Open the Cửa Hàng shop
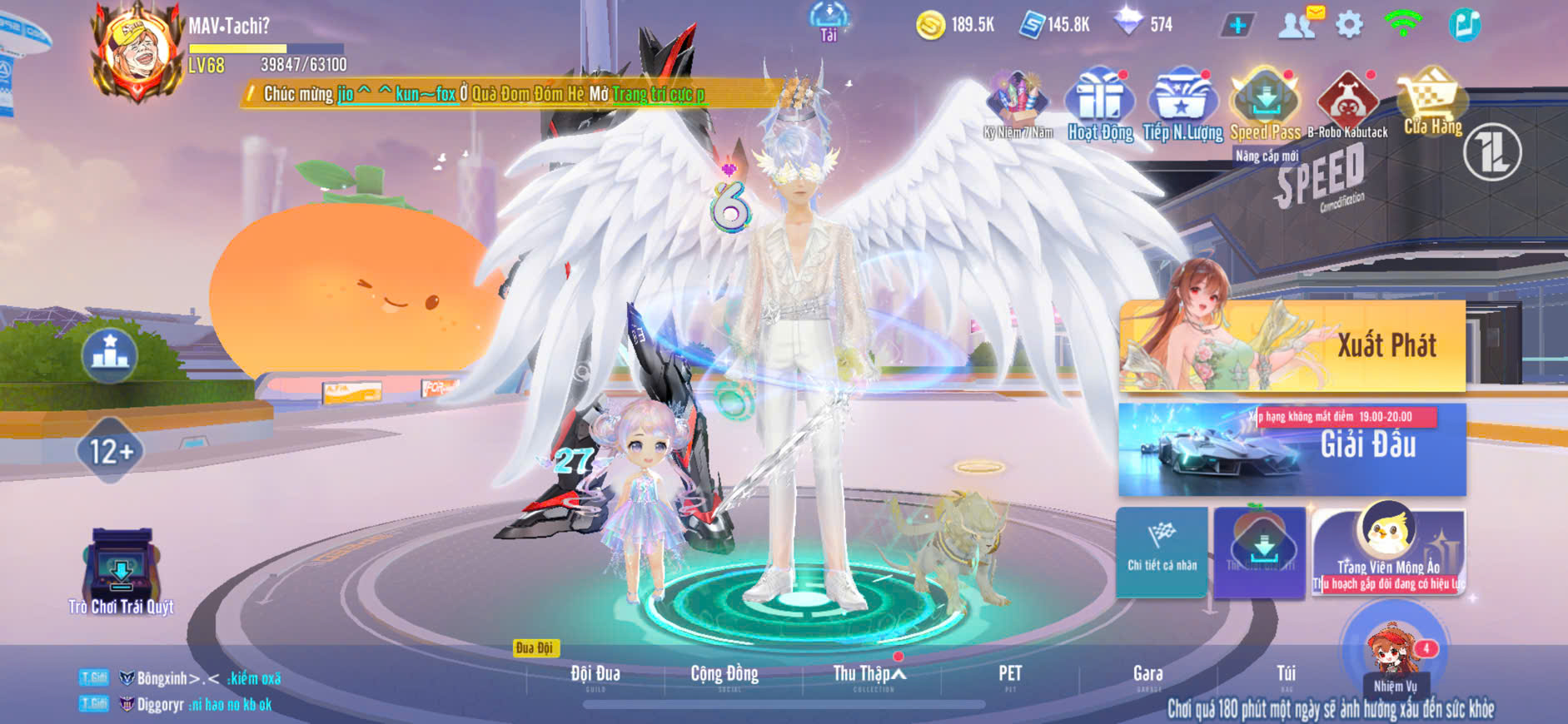The image size is (1568, 724). click(1432, 104)
